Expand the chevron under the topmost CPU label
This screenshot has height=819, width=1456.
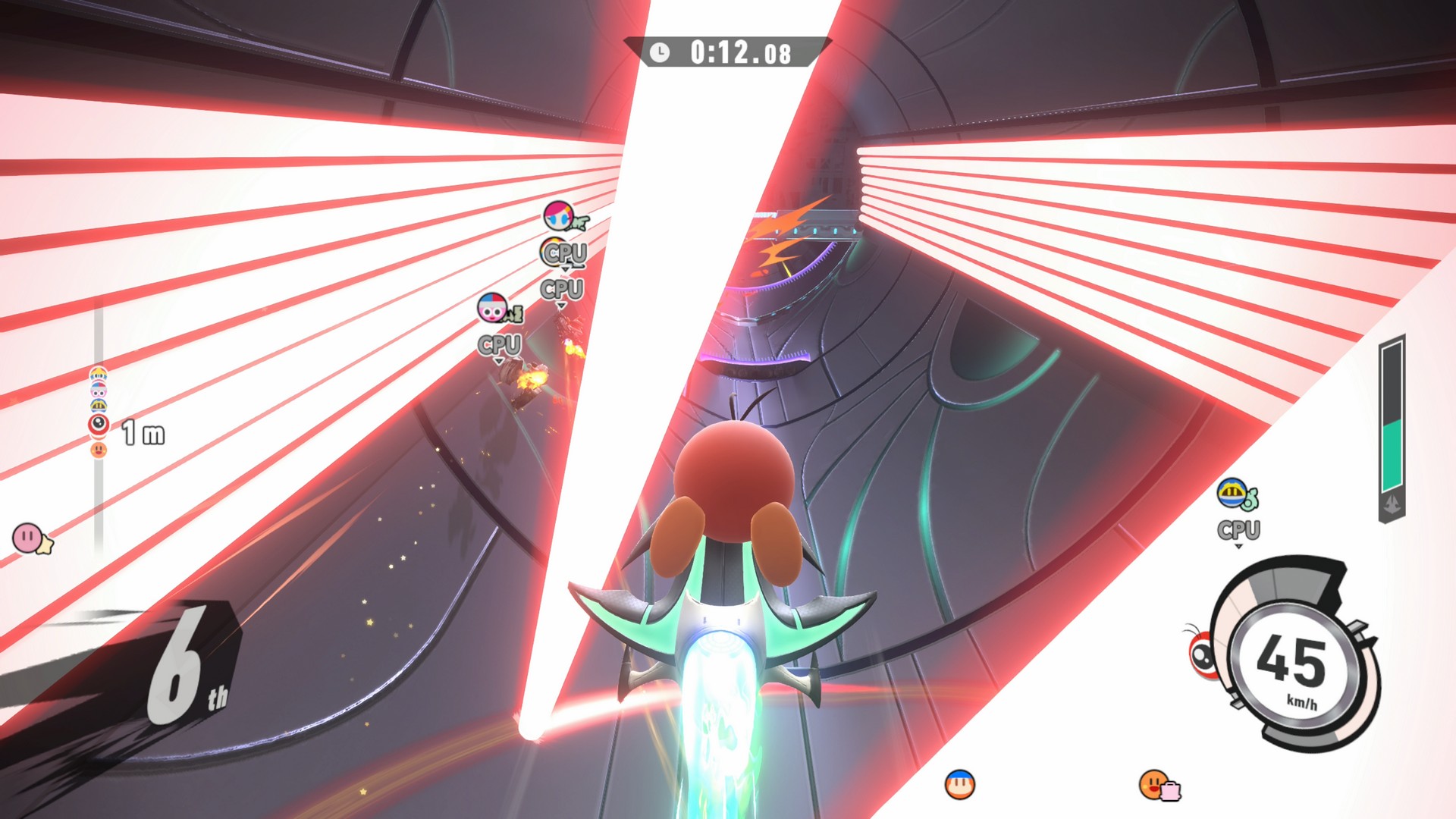(566, 269)
